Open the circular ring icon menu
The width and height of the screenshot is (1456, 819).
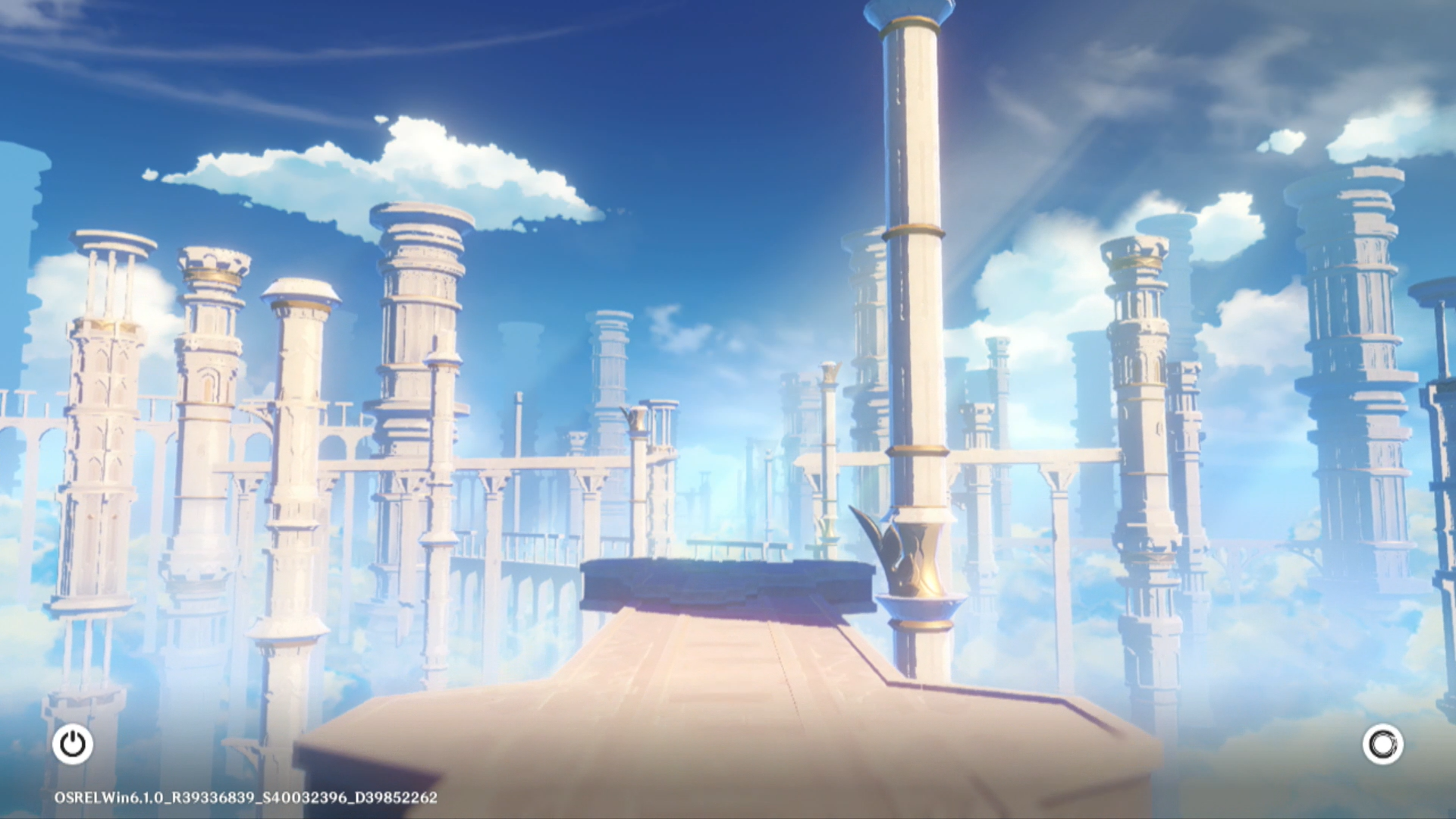[x=1382, y=744]
